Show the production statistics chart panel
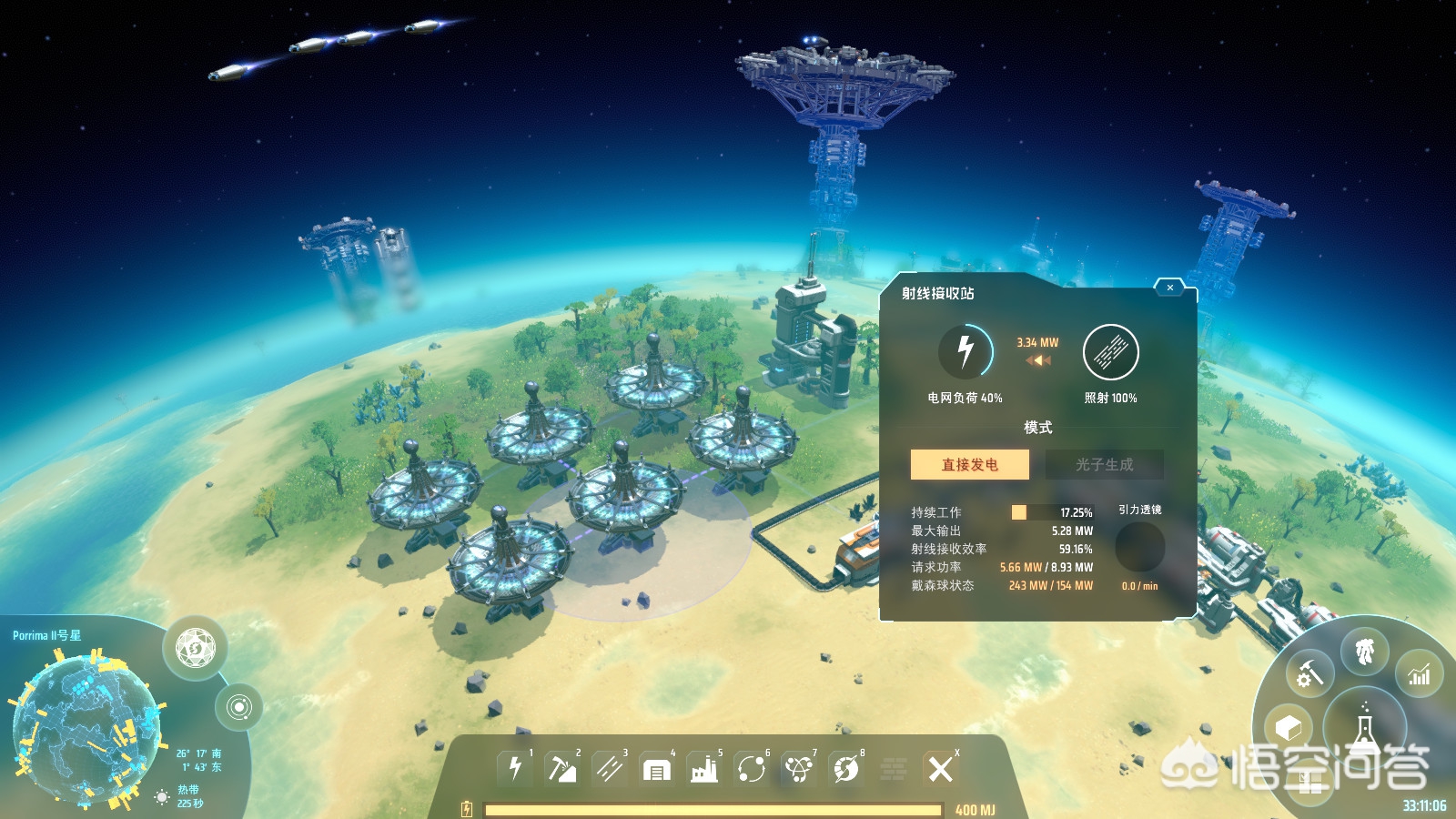Image resolution: width=1456 pixels, height=819 pixels. [x=1419, y=675]
